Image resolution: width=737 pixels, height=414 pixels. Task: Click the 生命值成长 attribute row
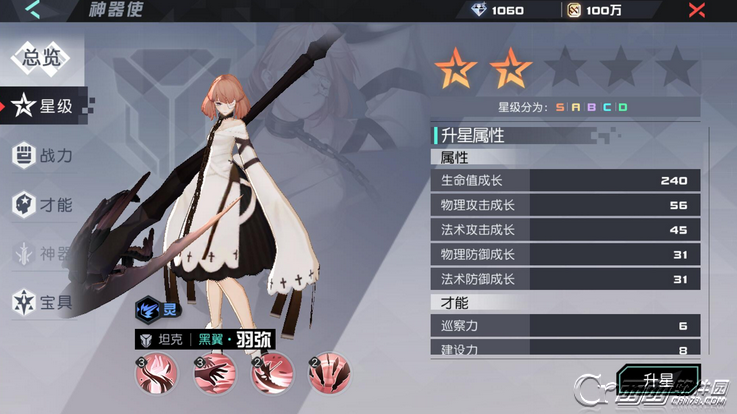565,181
